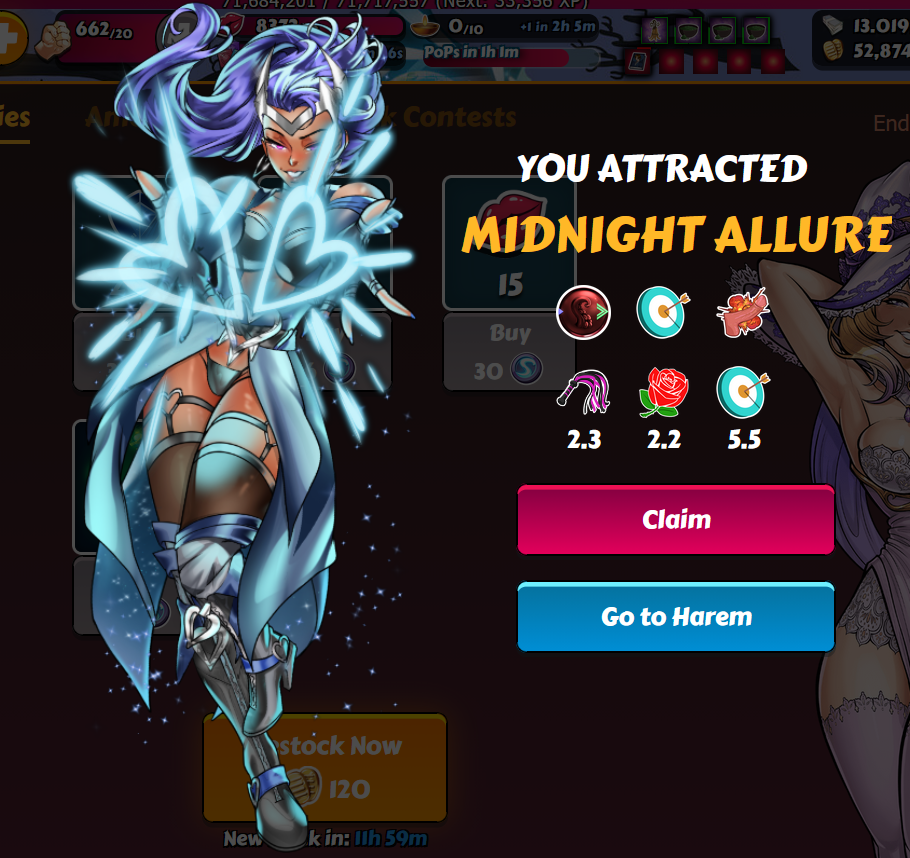910x858 pixels.
Task: Click the red circular class icon
Action: 584,312
